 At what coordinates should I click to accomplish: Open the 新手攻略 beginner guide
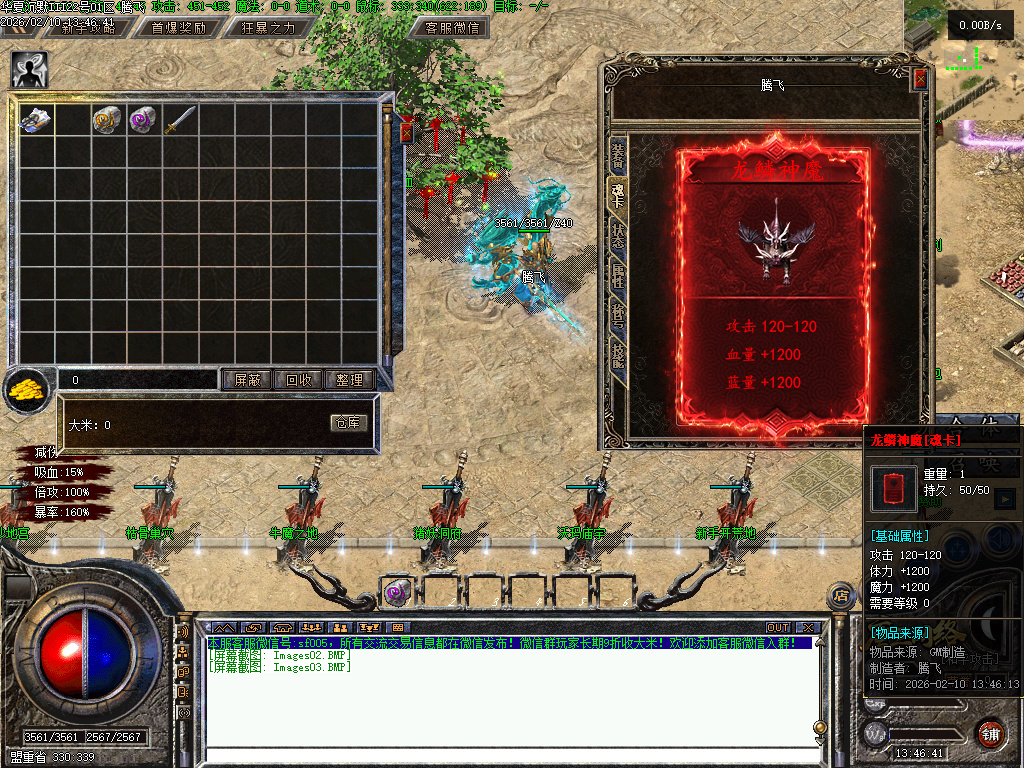tap(89, 28)
